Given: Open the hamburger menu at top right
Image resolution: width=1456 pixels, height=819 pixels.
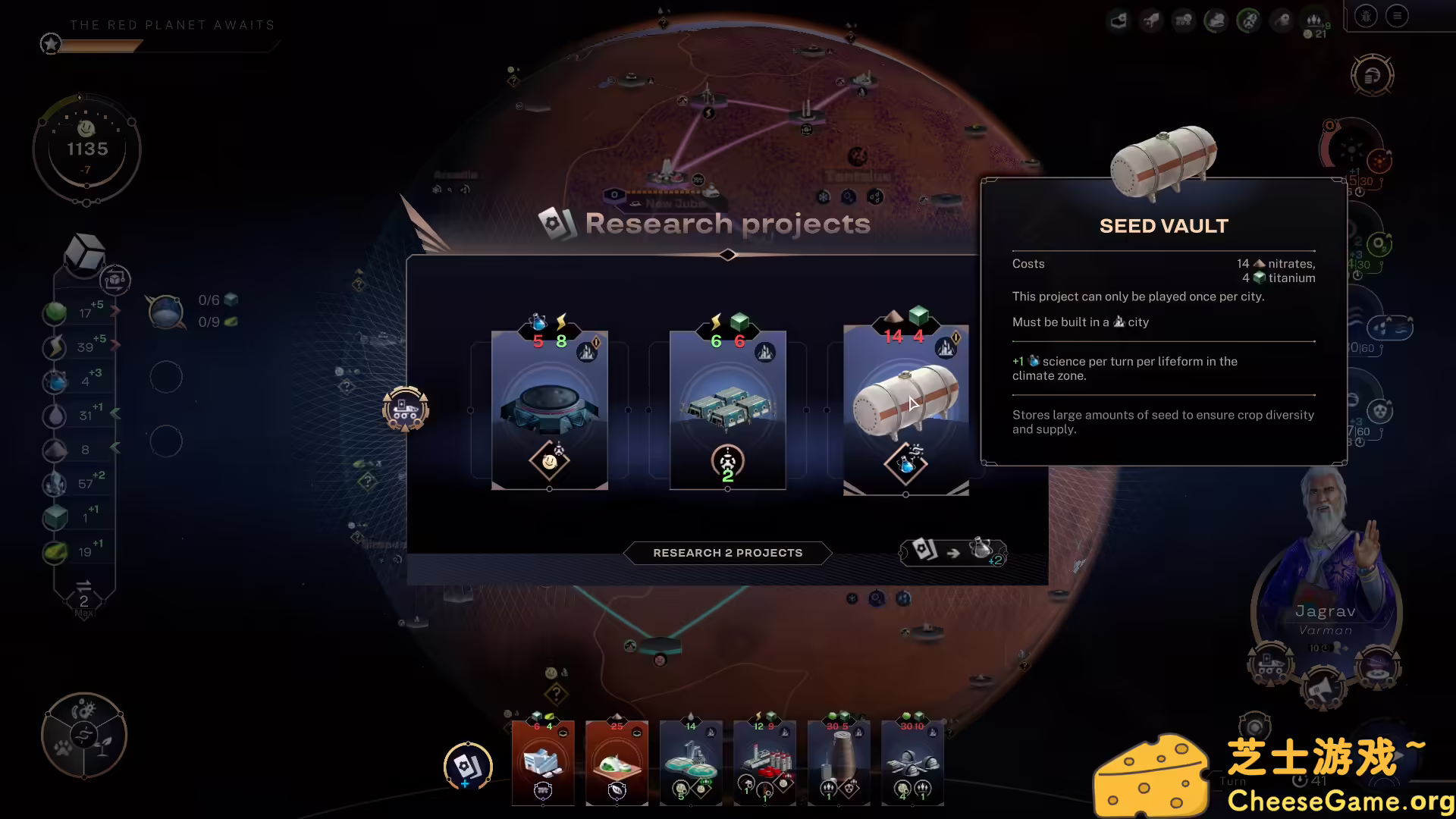Looking at the screenshot, I should coord(1396,16).
